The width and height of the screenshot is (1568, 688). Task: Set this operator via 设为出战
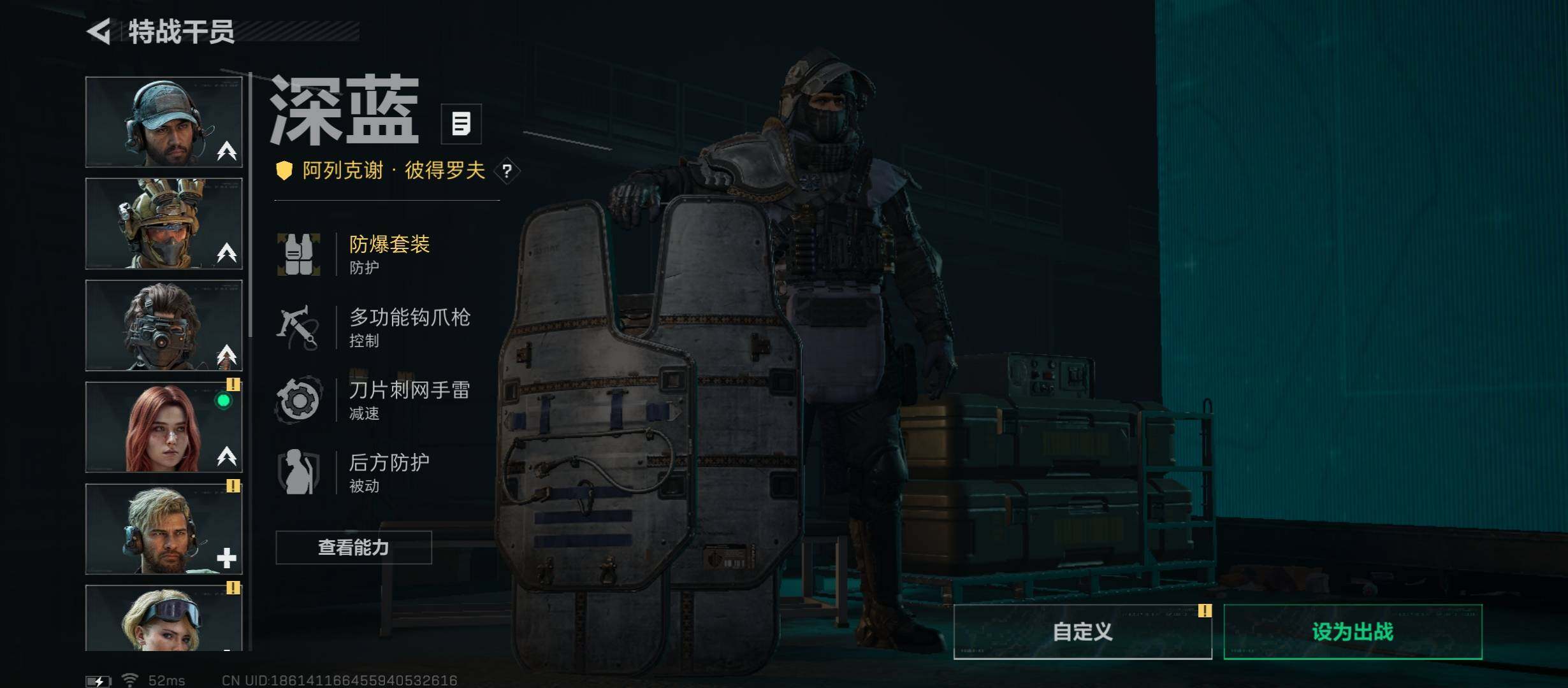coord(1353,631)
